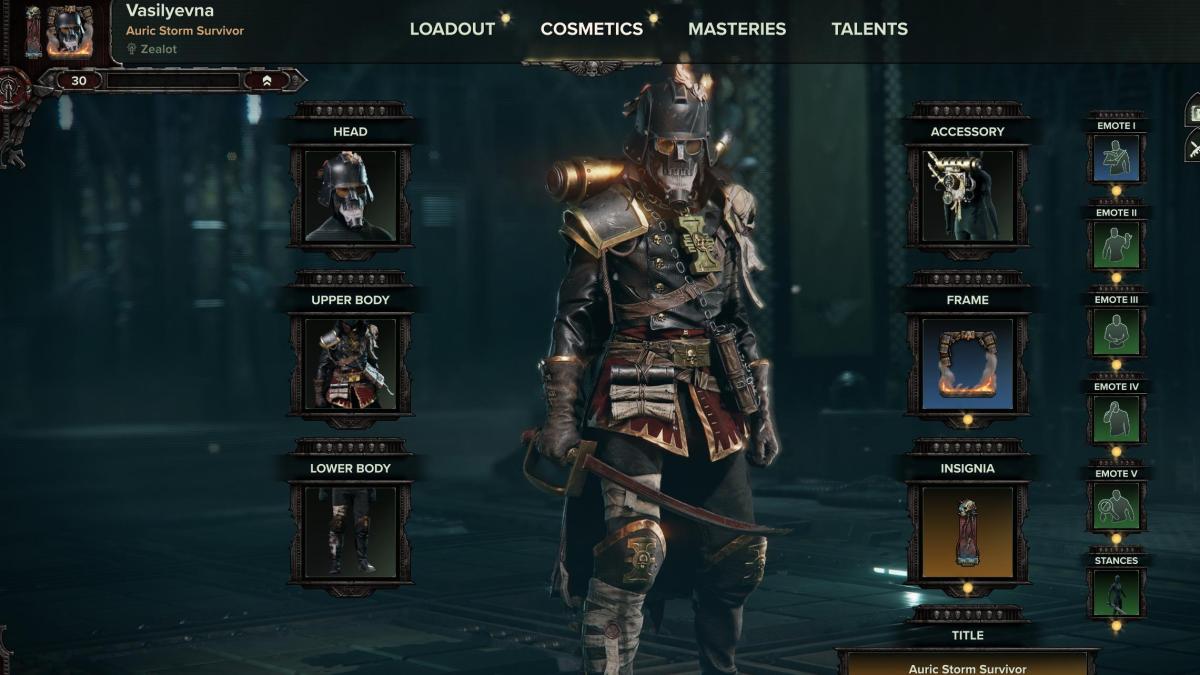This screenshot has width=1200, height=675.
Task: Select the Emote I slot
Action: [1116, 158]
